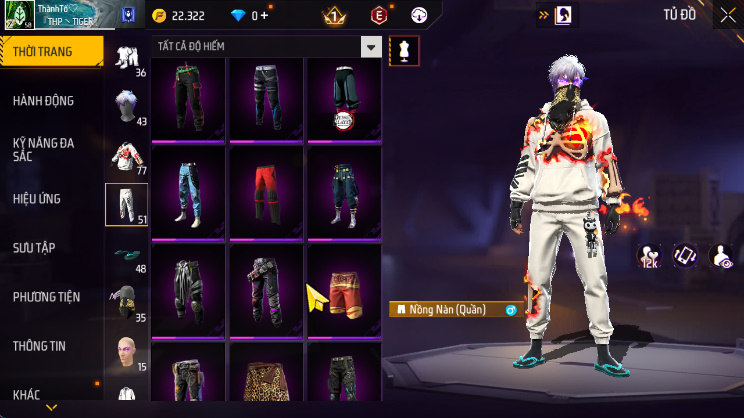Switch to the HÀNH ĐỘNG tab

click(x=43, y=101)
